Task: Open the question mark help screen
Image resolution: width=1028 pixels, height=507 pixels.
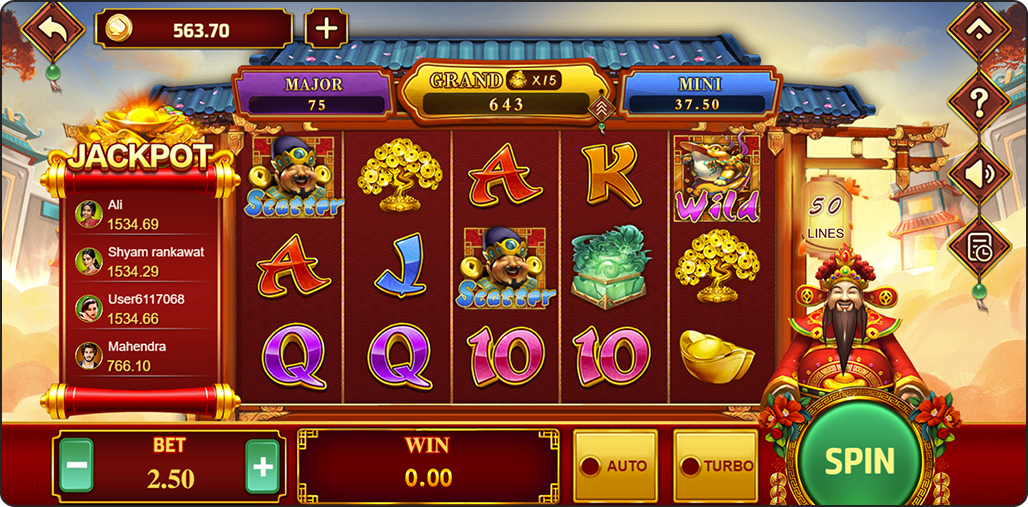Action: [x=979, y=99]
